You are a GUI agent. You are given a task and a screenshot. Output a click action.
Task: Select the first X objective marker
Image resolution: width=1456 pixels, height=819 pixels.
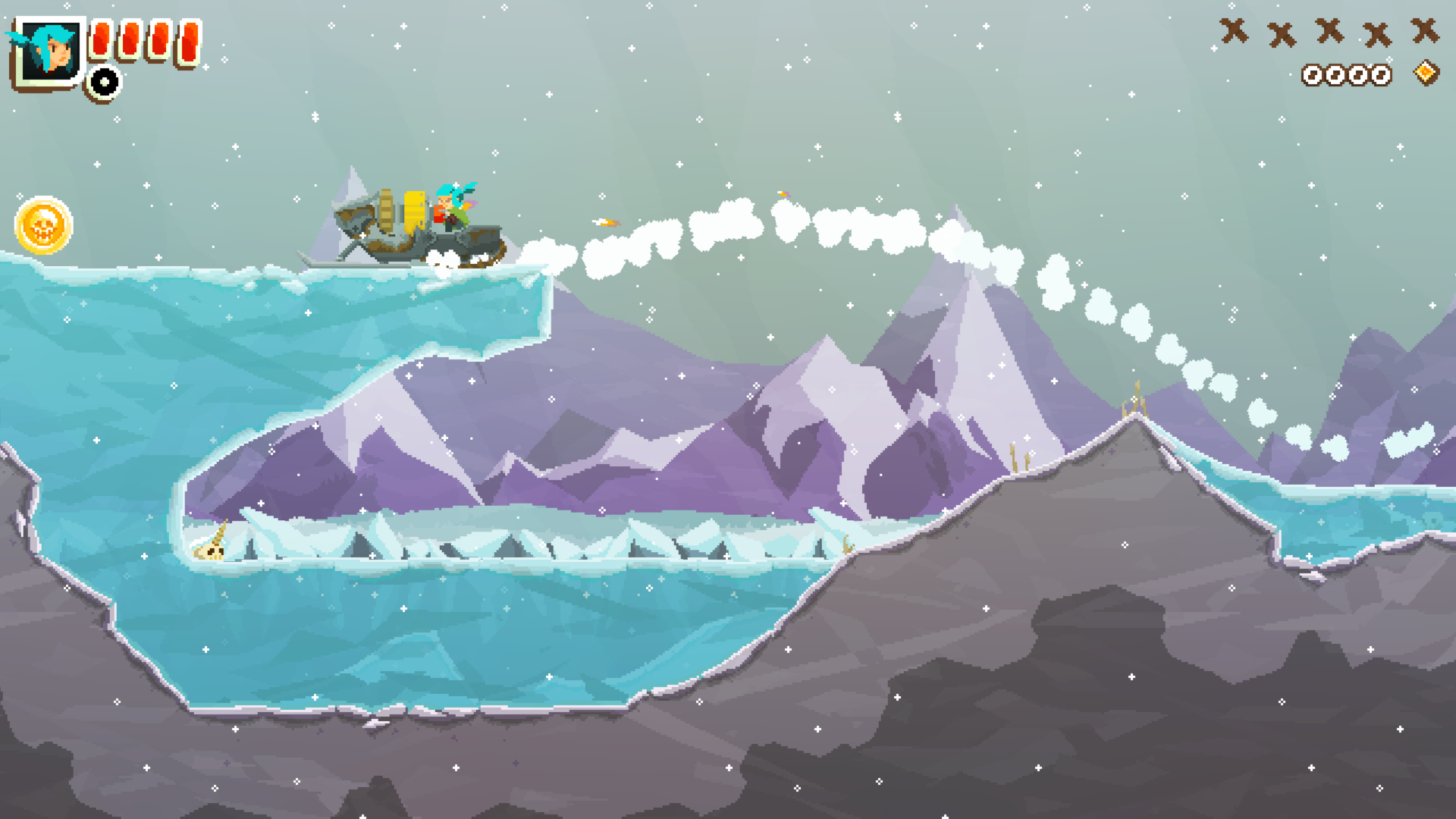click(1234, 33)
